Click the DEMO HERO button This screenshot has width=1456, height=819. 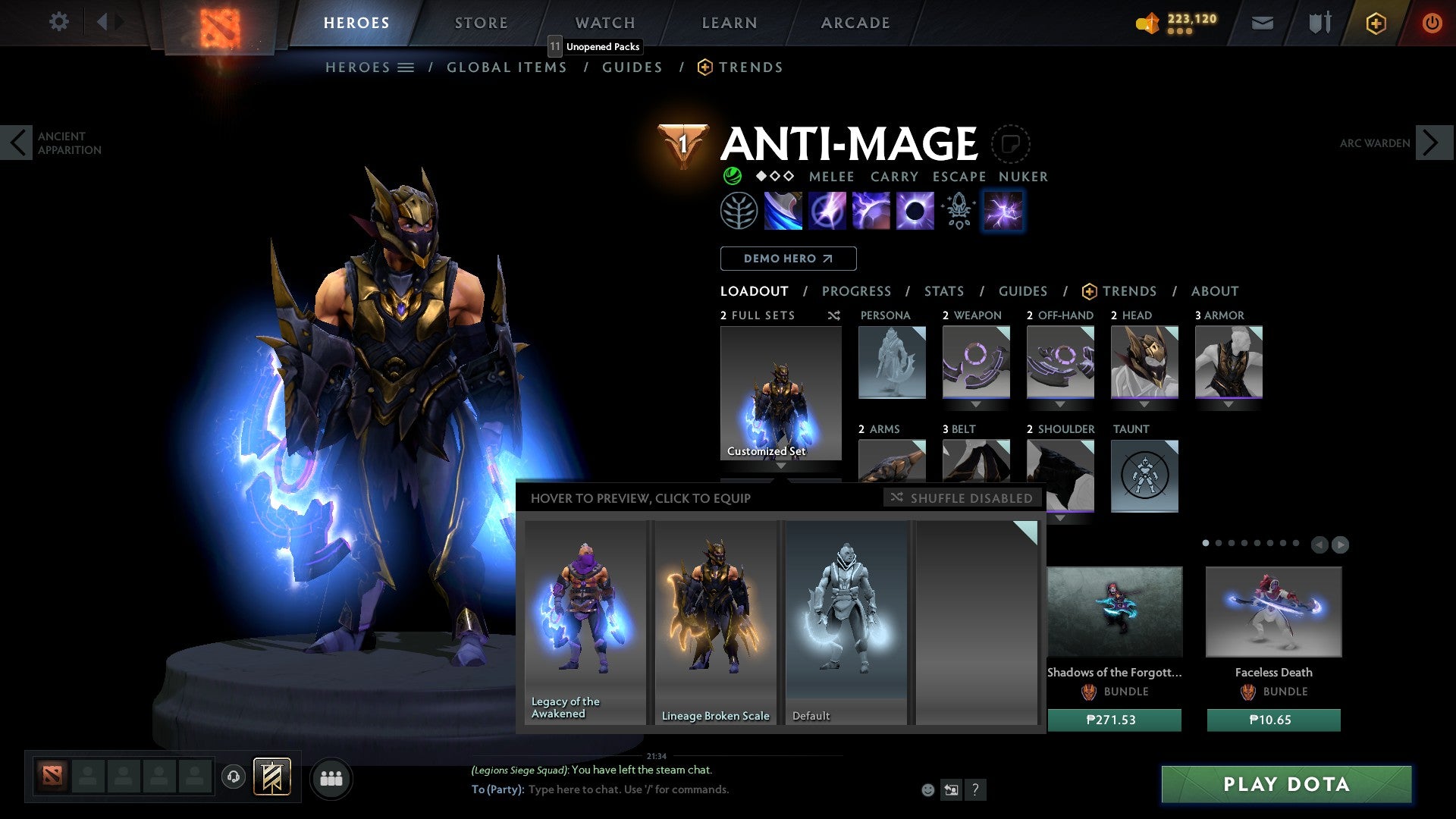tap(788, 258)
